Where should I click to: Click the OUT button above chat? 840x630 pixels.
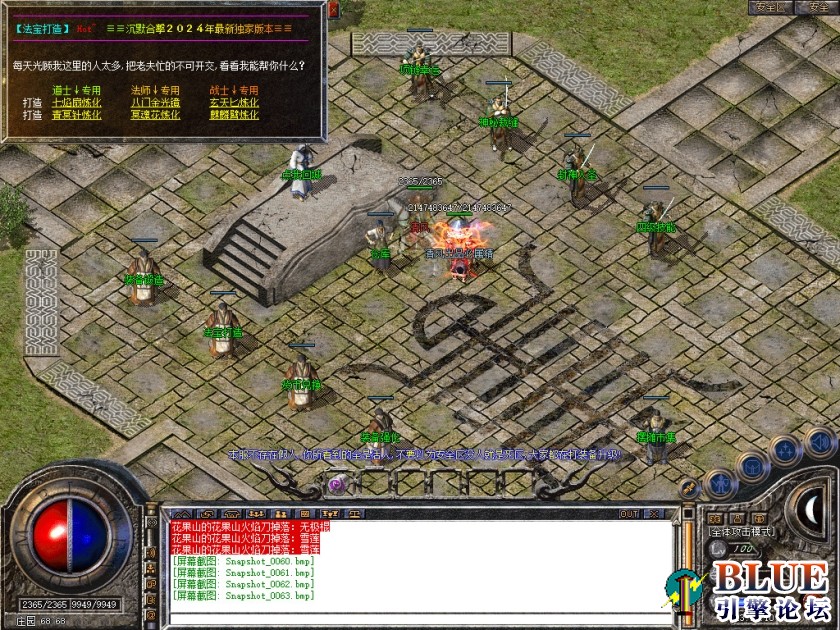[x=629, y=514]
